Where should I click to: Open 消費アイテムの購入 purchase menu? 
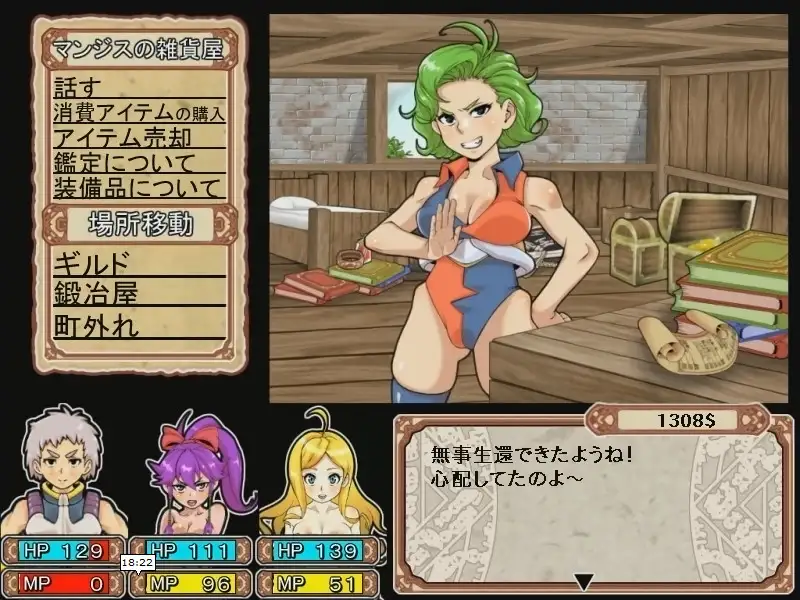pyautogui.click(x=138, y=112)
